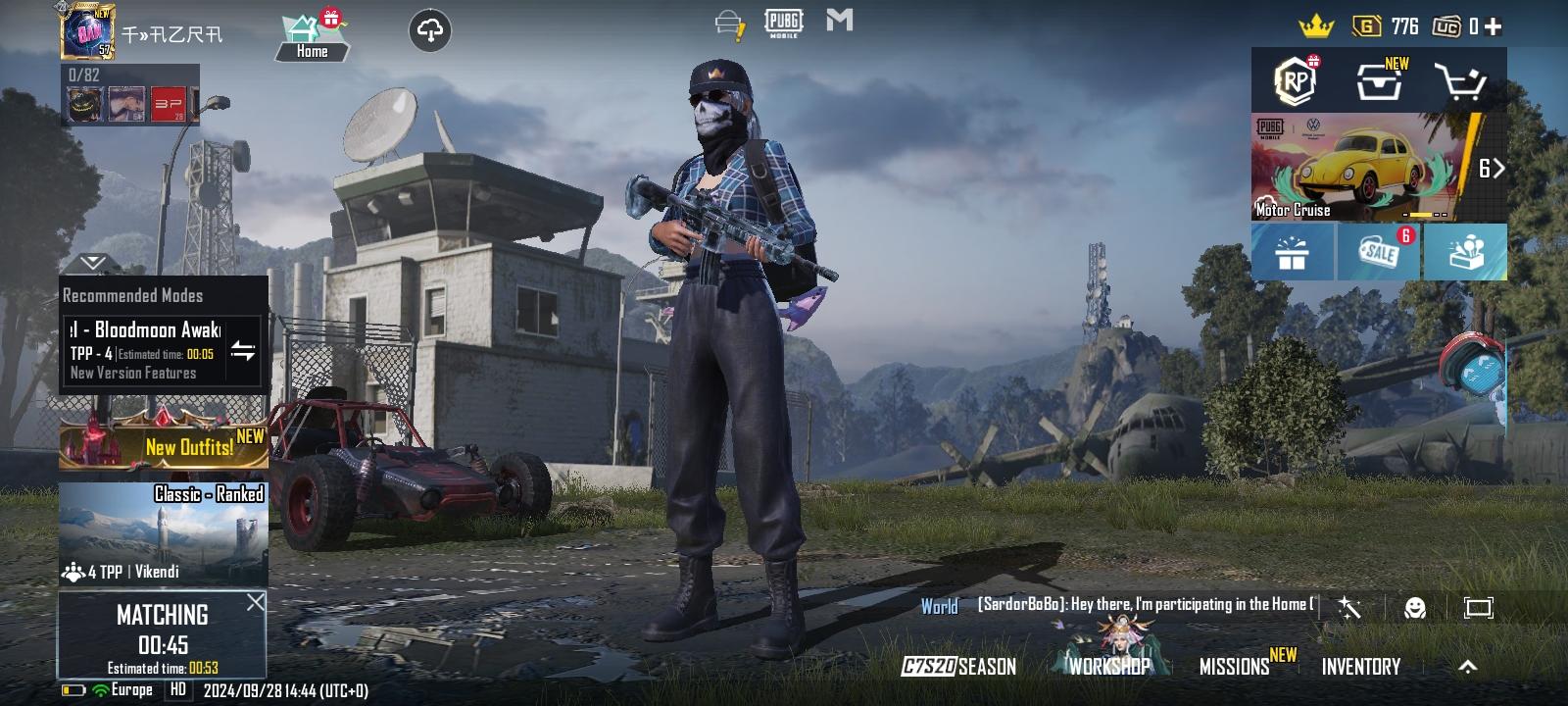The height and width of the screenshot is (706, 1568).
Task: Open the SALE offers
Action: [x=1379, y=252]
